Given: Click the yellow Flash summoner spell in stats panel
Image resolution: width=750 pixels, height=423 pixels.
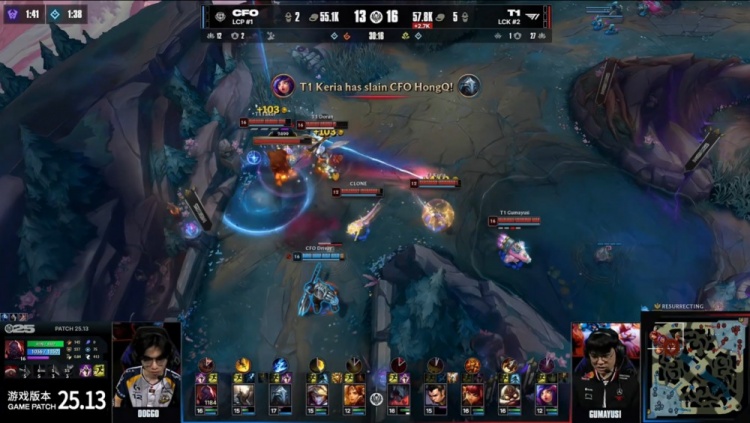Looking at the screenshot, I should pyautogui.click(x=100, y=370).
